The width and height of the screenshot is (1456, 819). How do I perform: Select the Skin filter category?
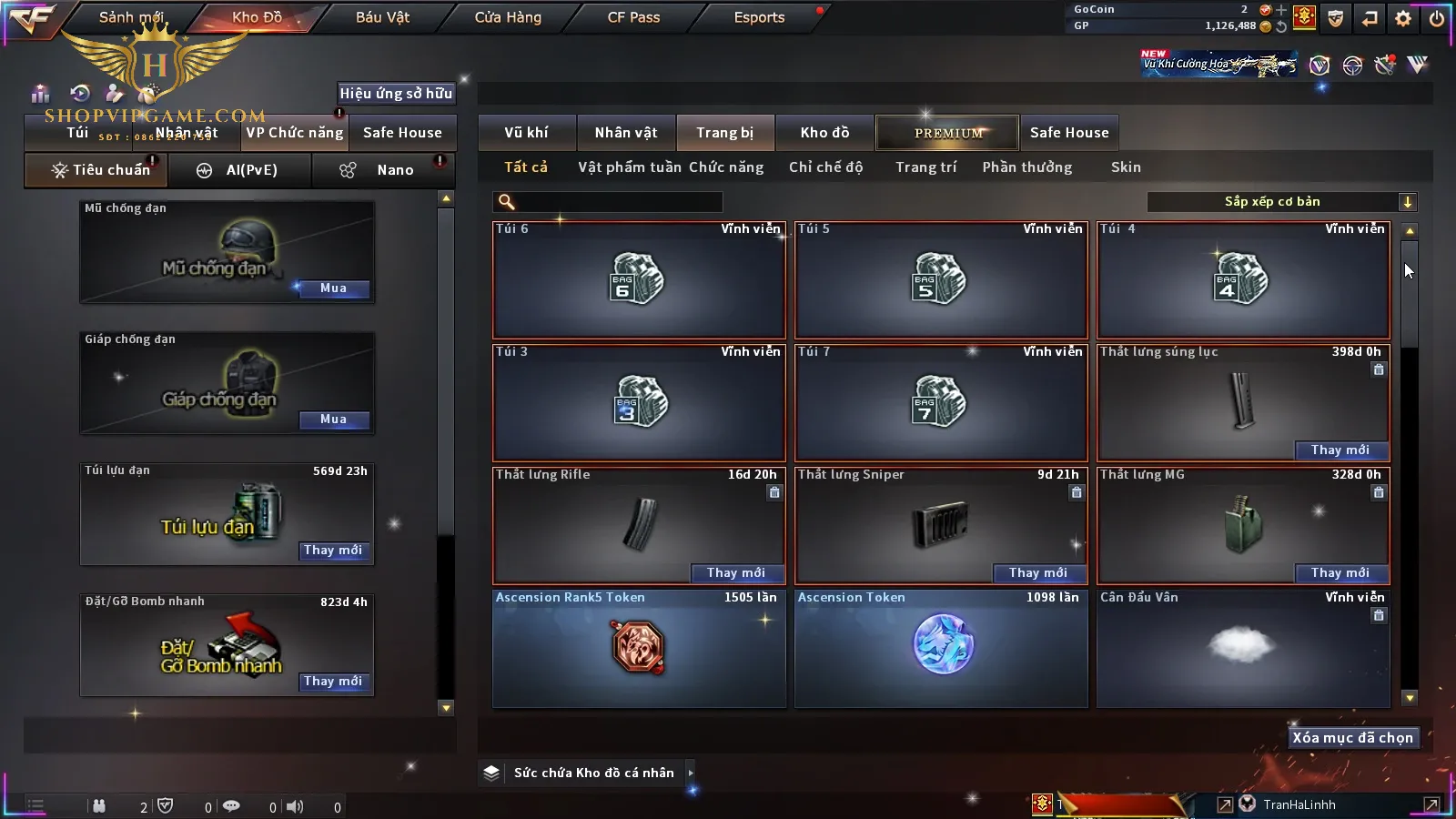pyautogui.click(x=1126, y=167)
